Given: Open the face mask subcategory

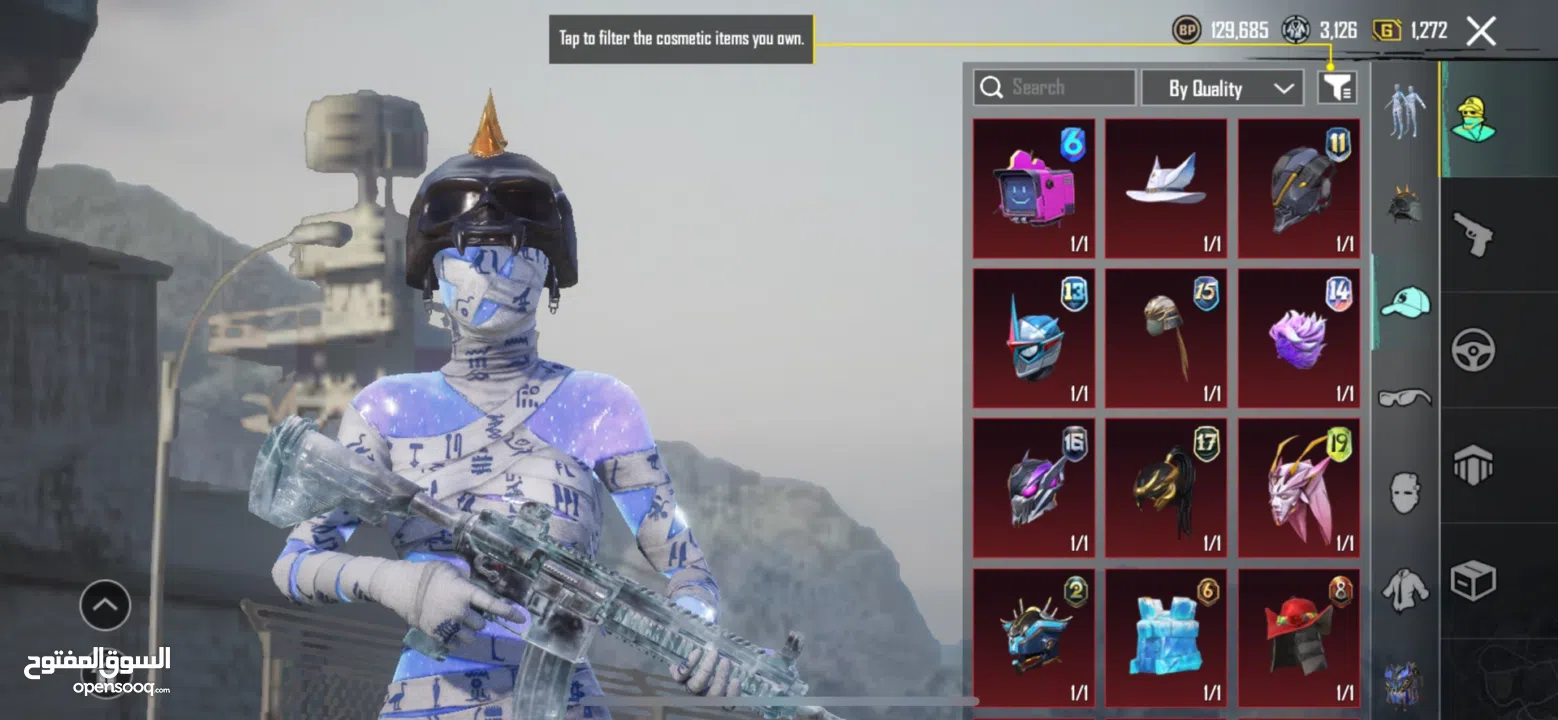Looking at the screenshot, I should (1404, 494).
